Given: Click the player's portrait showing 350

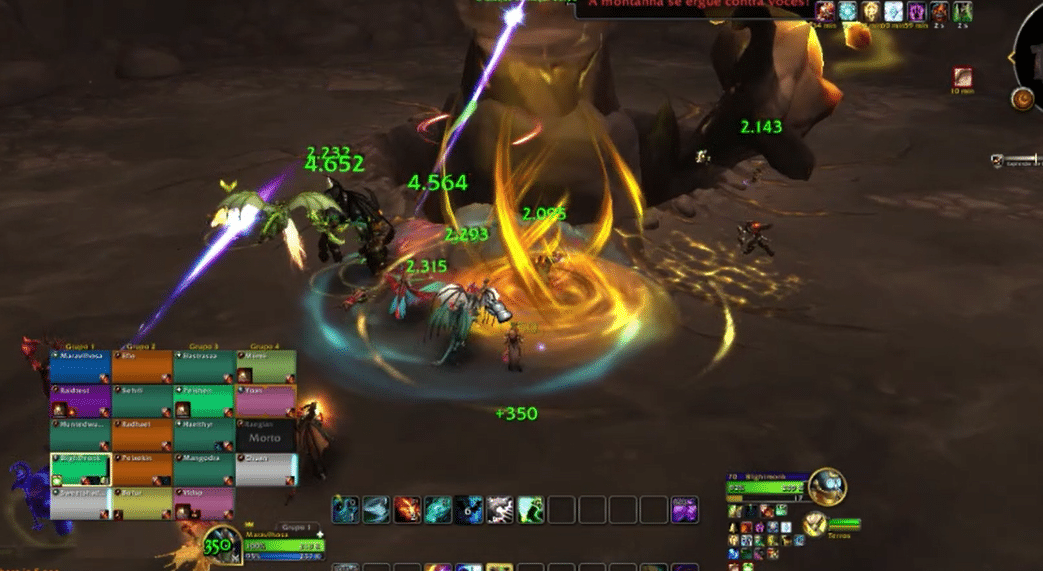Looking at the screenshot, I should pyautogui.click(x=219, y=546).
